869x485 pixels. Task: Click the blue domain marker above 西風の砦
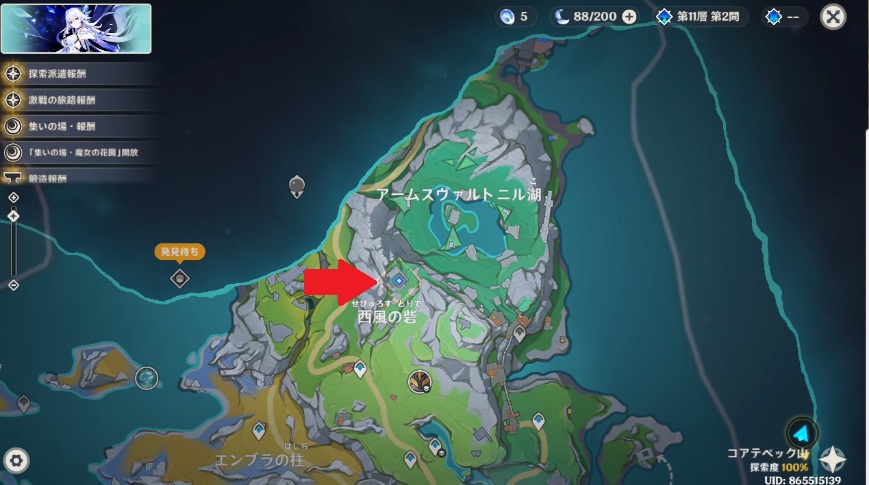(x=397, y=282)
